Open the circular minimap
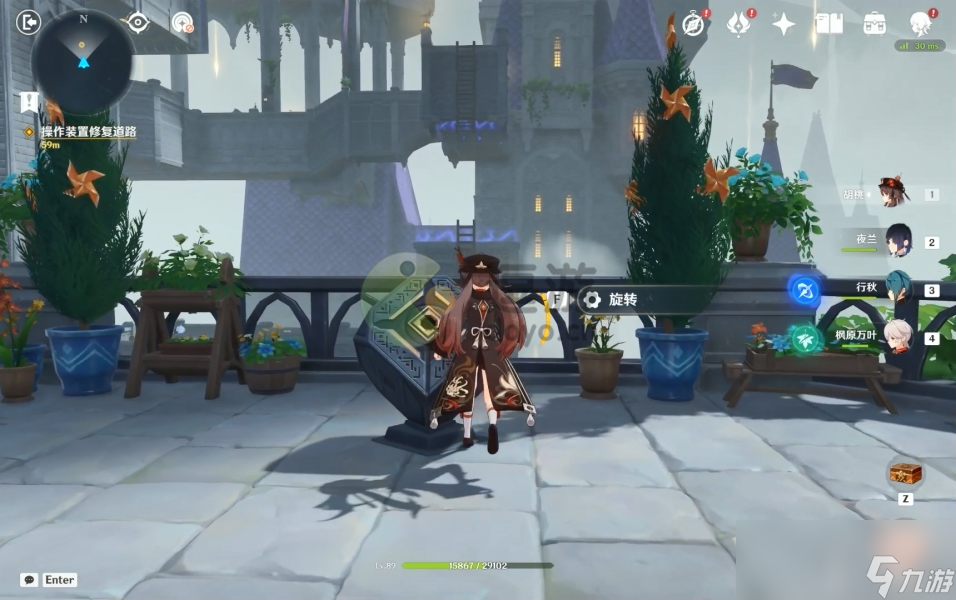The height and width of the screenshot is (600, 956). point(83,60)
